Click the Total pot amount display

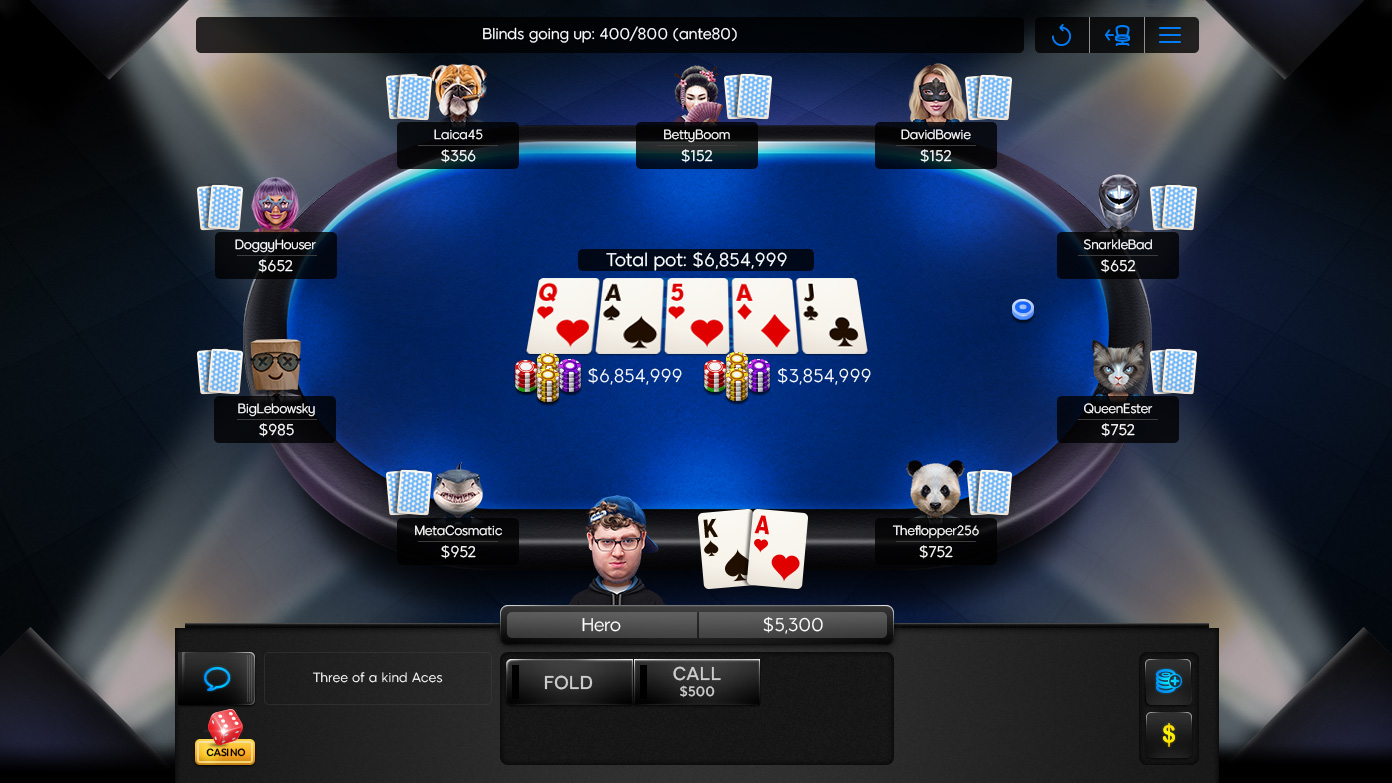[x=697, y=259]
